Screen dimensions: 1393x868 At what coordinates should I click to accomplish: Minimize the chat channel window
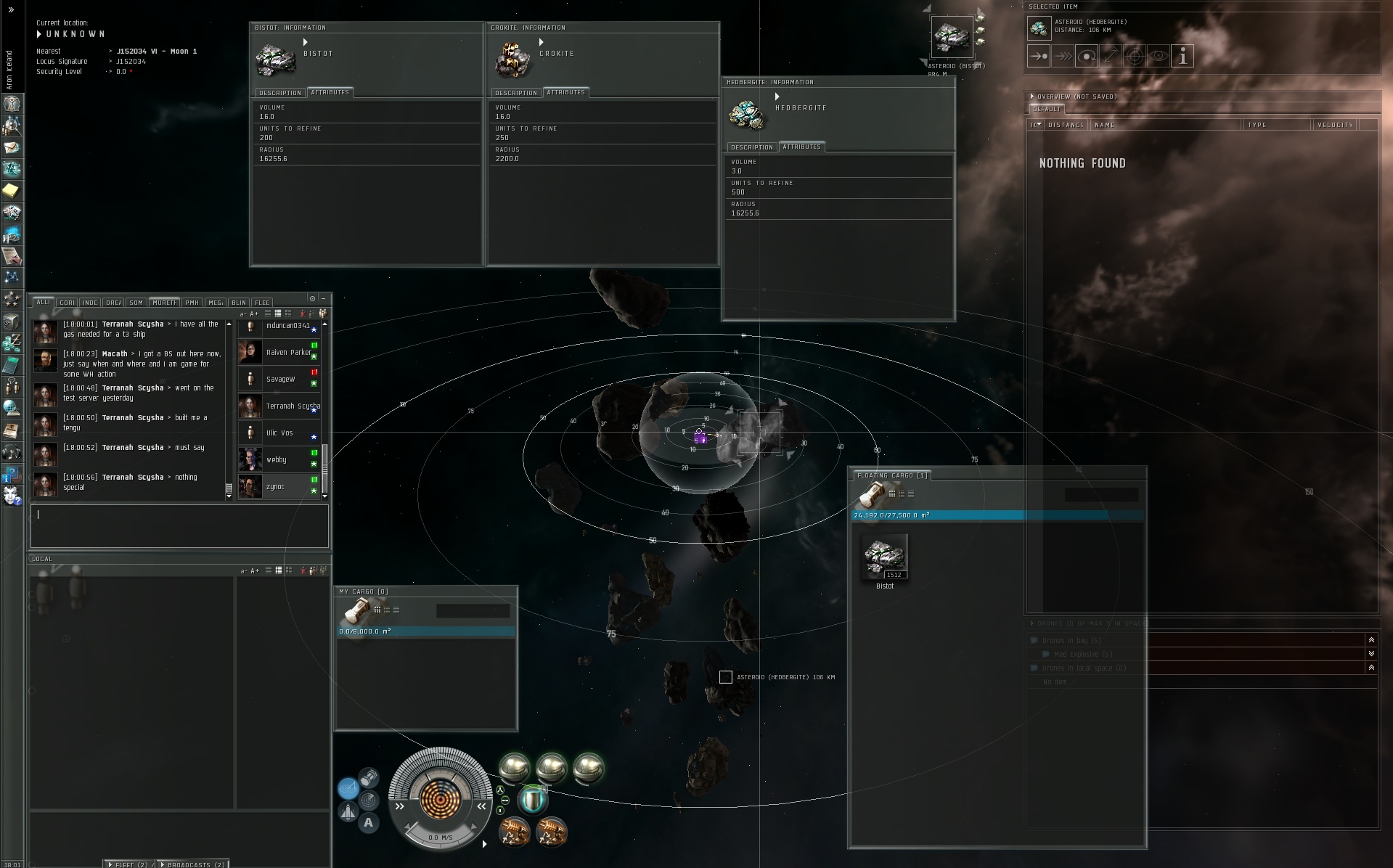point(323,298)
